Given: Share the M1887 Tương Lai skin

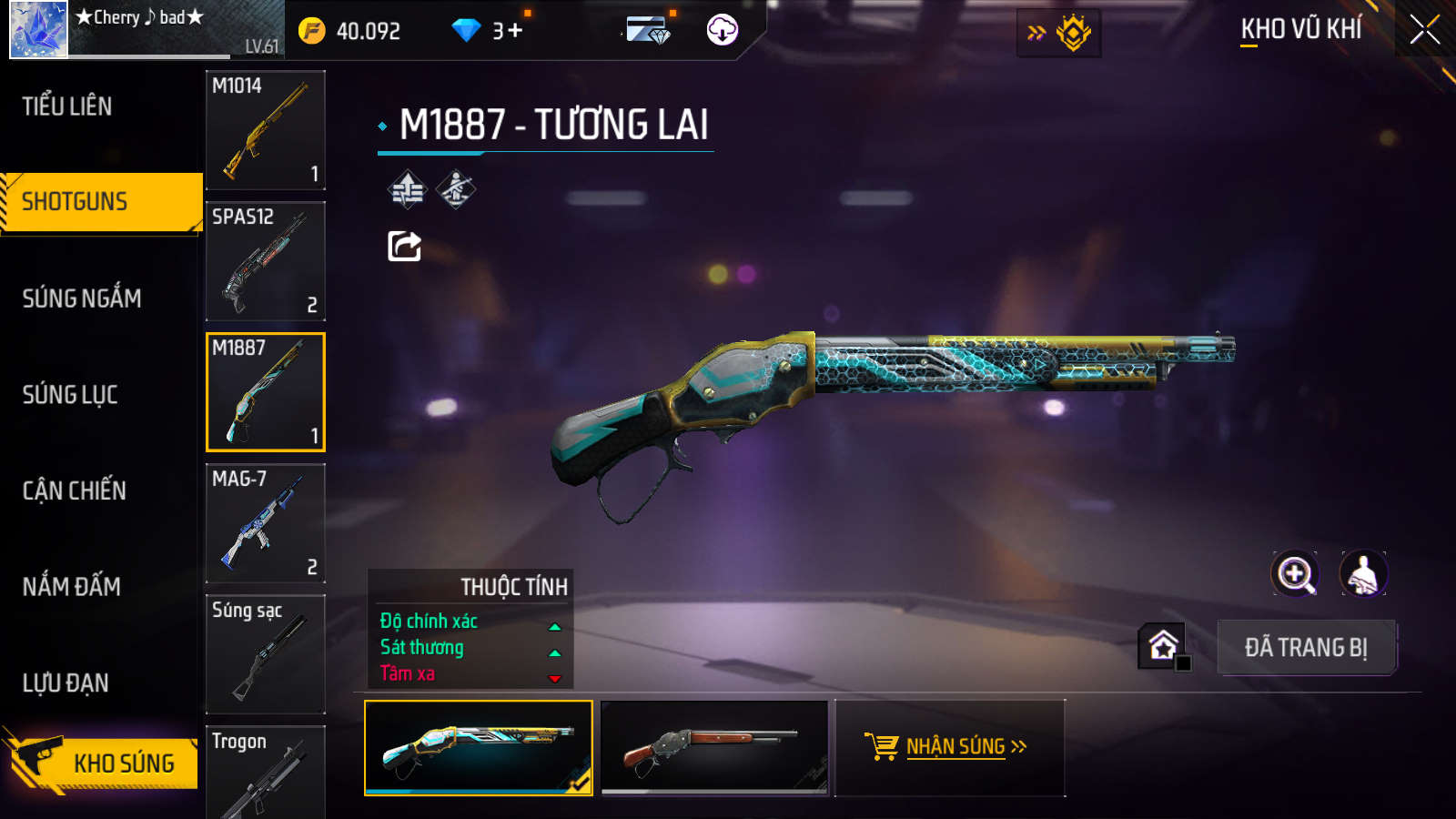Looking at the screenshot, I should click(x=404, y=246).
